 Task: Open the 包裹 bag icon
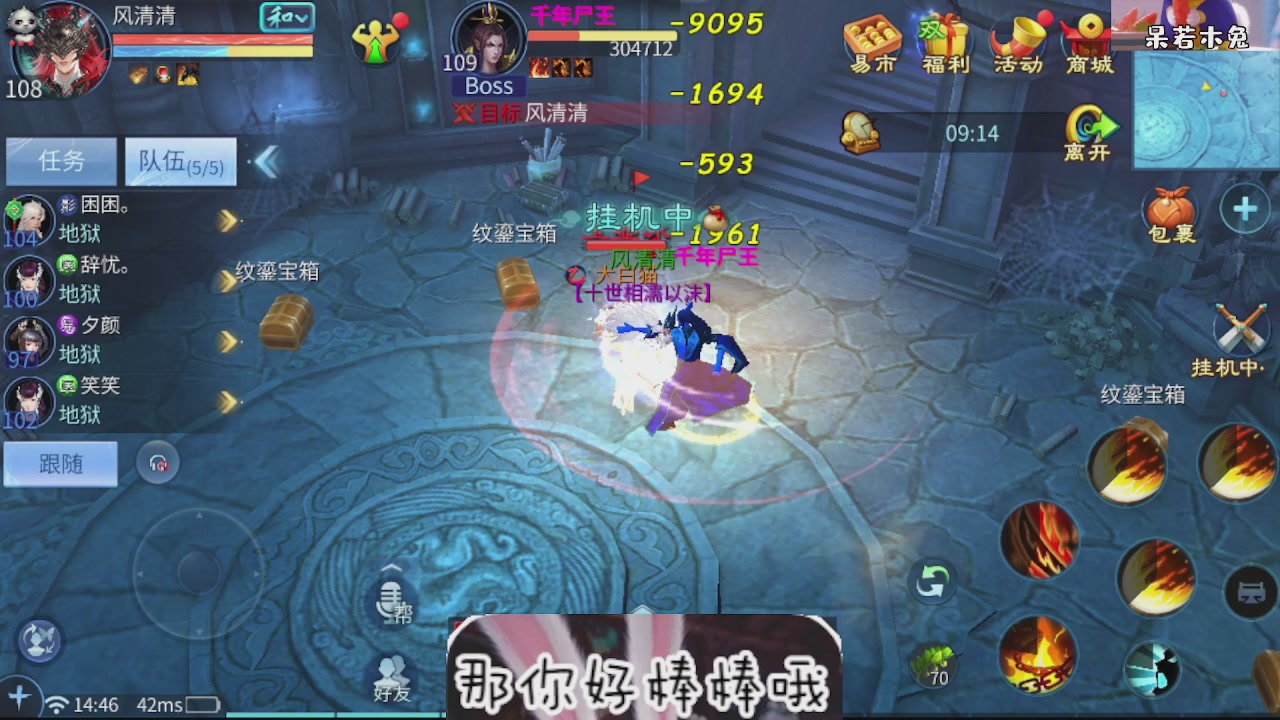1168,209
